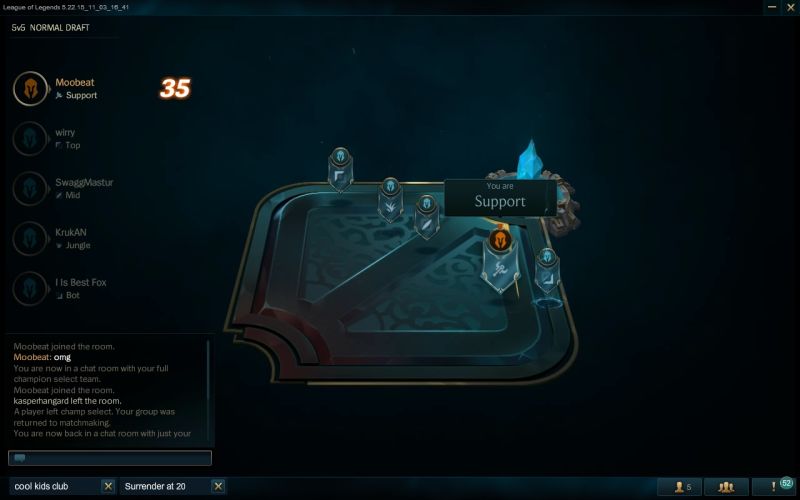Click the chat message input box
800x500 pixels.
point(110,458)
